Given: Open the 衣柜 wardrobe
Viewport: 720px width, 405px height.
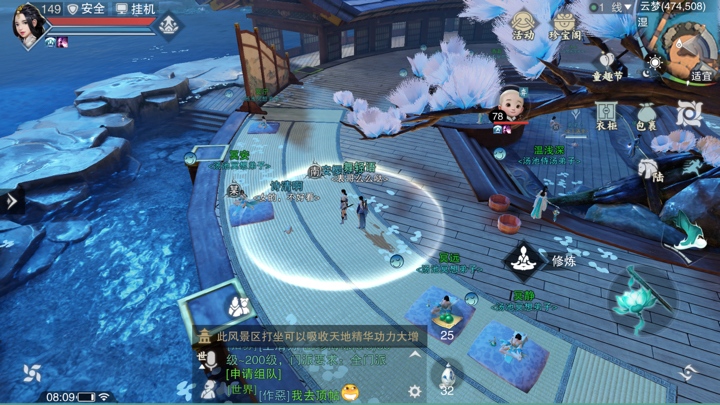Looking at the screenshot, I should 606,115.
